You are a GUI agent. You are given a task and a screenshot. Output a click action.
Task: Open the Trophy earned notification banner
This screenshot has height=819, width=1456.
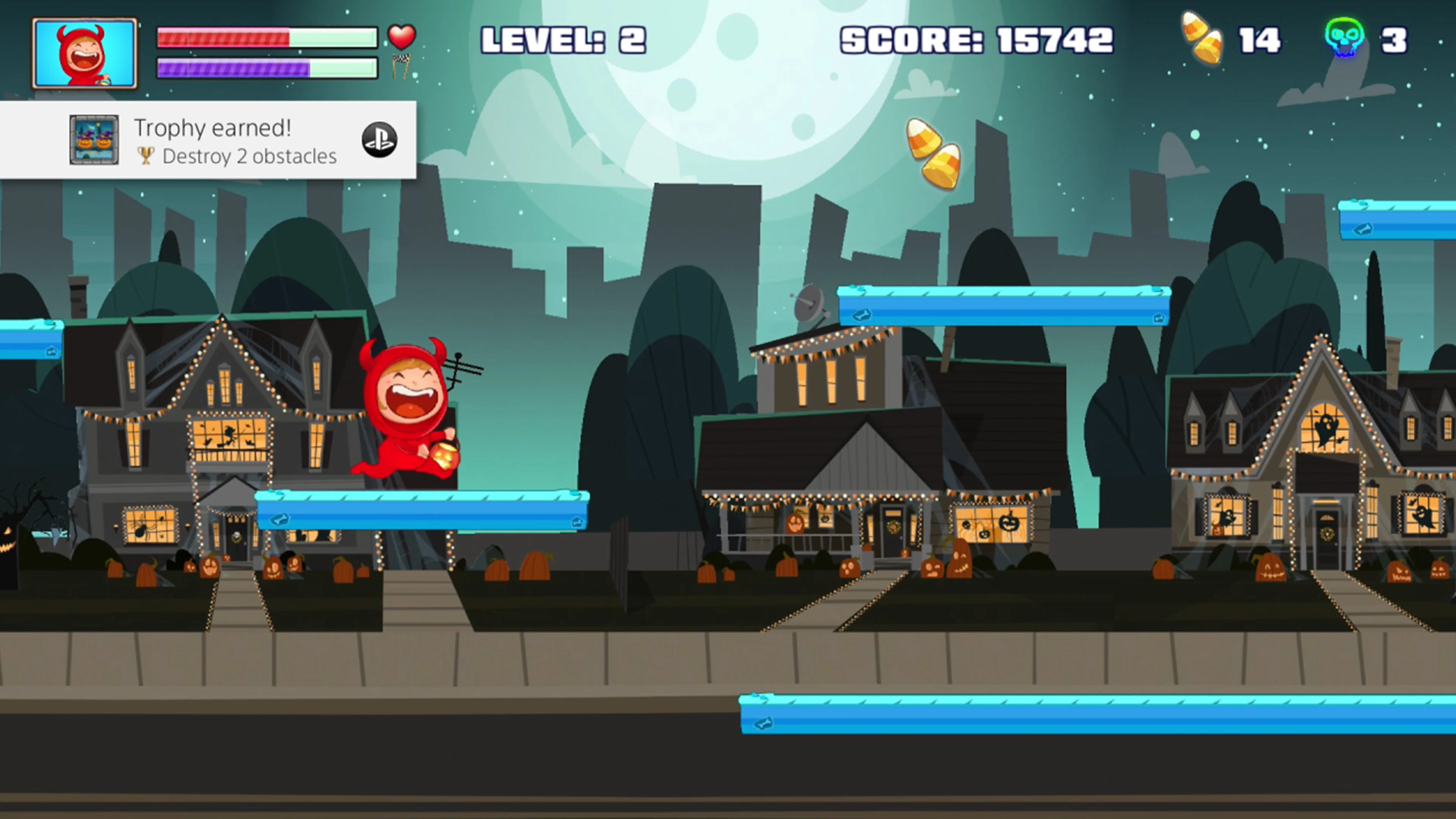point(209,140)
